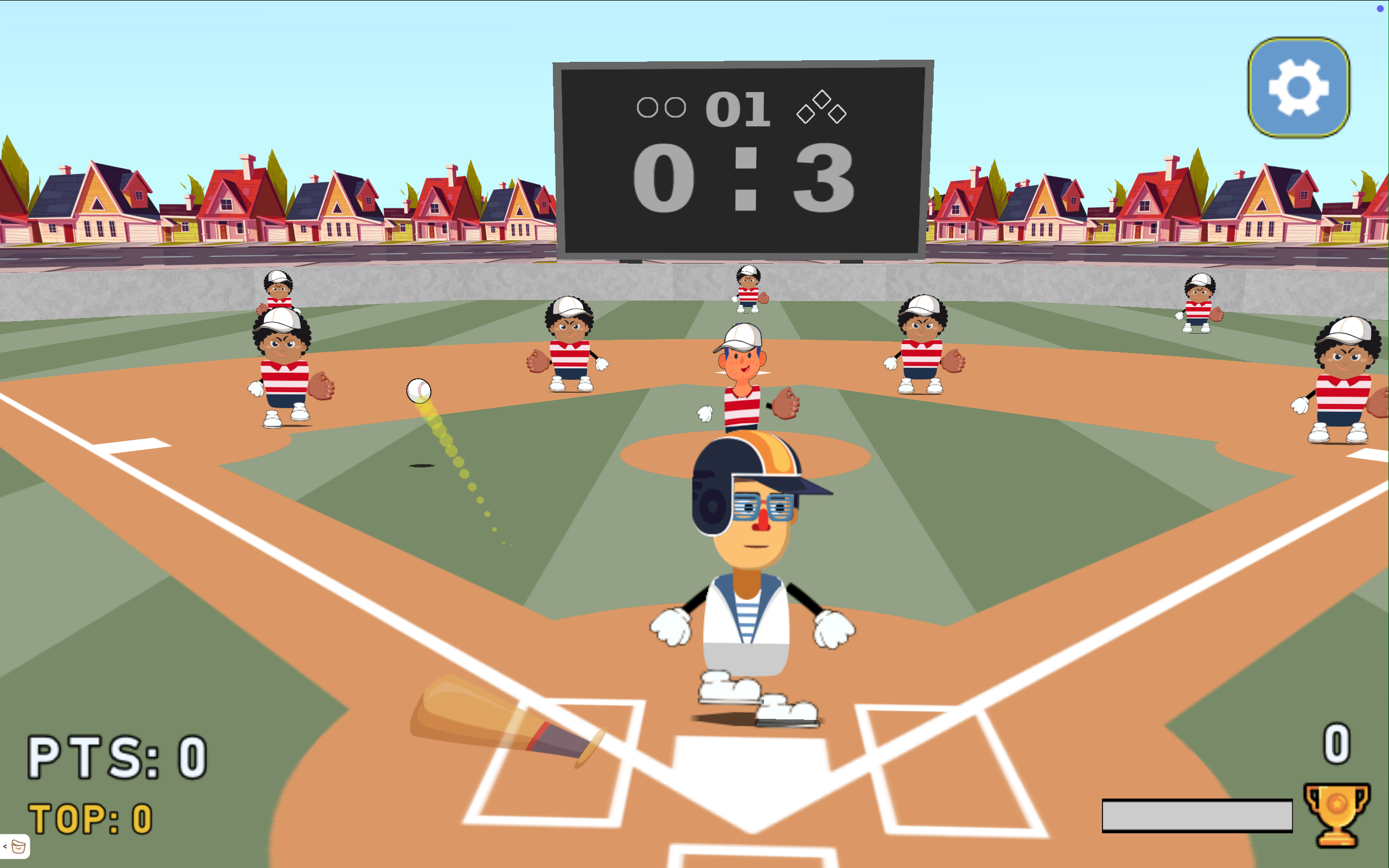Click the flying baseball with yellow trail
The width and height of the screenshot is (1389, 868).
(419, 391)
